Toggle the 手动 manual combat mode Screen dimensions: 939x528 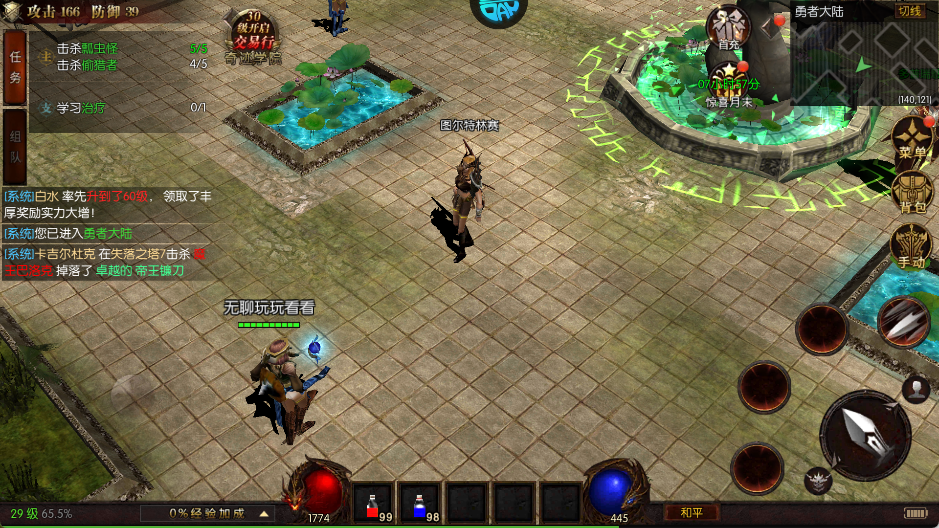pyautogui.click(x=912, y=246)
